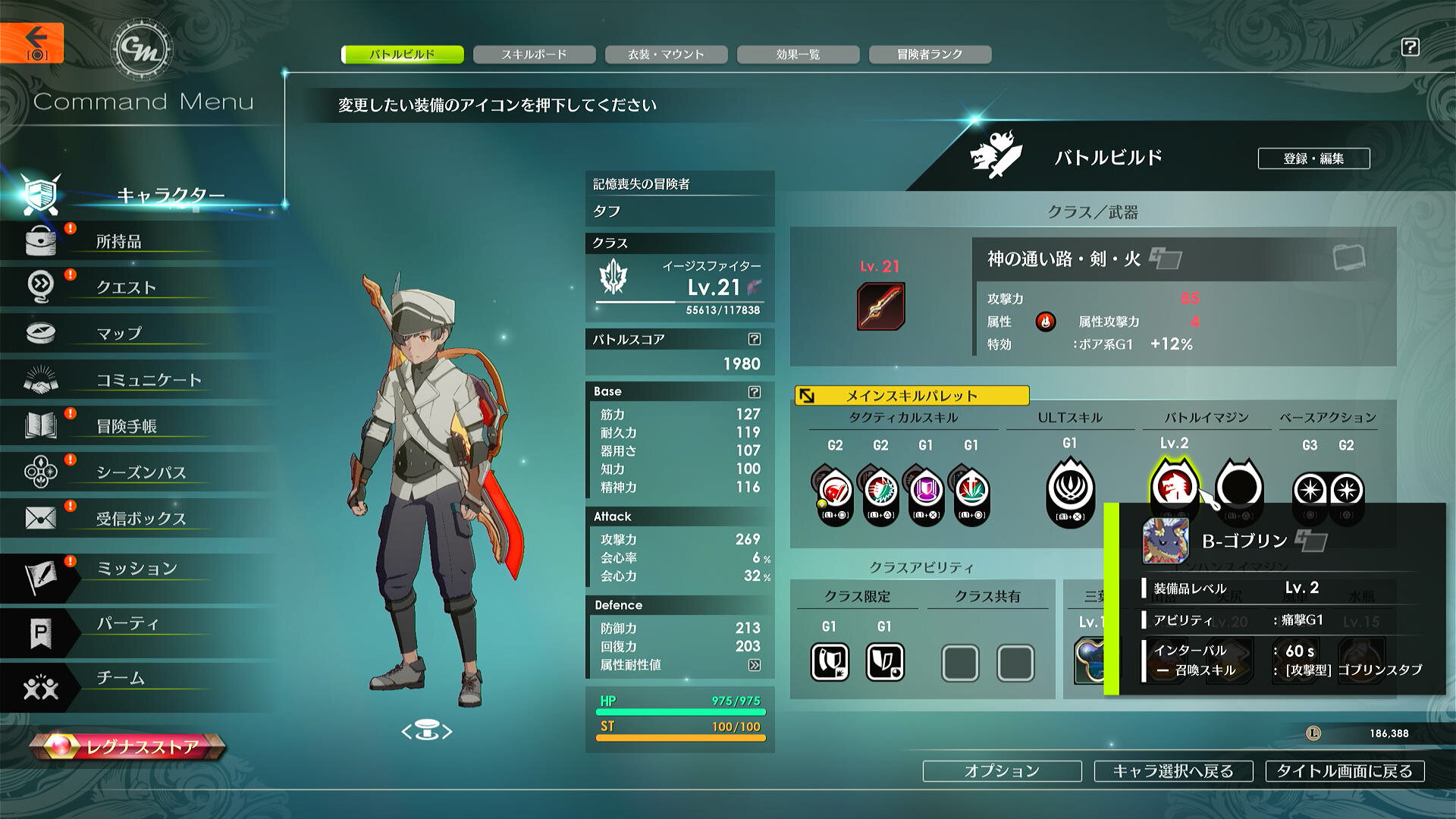Check the 受信ボックス inbox
Viewport: 1456px width, 819px height.
[141, 519]
